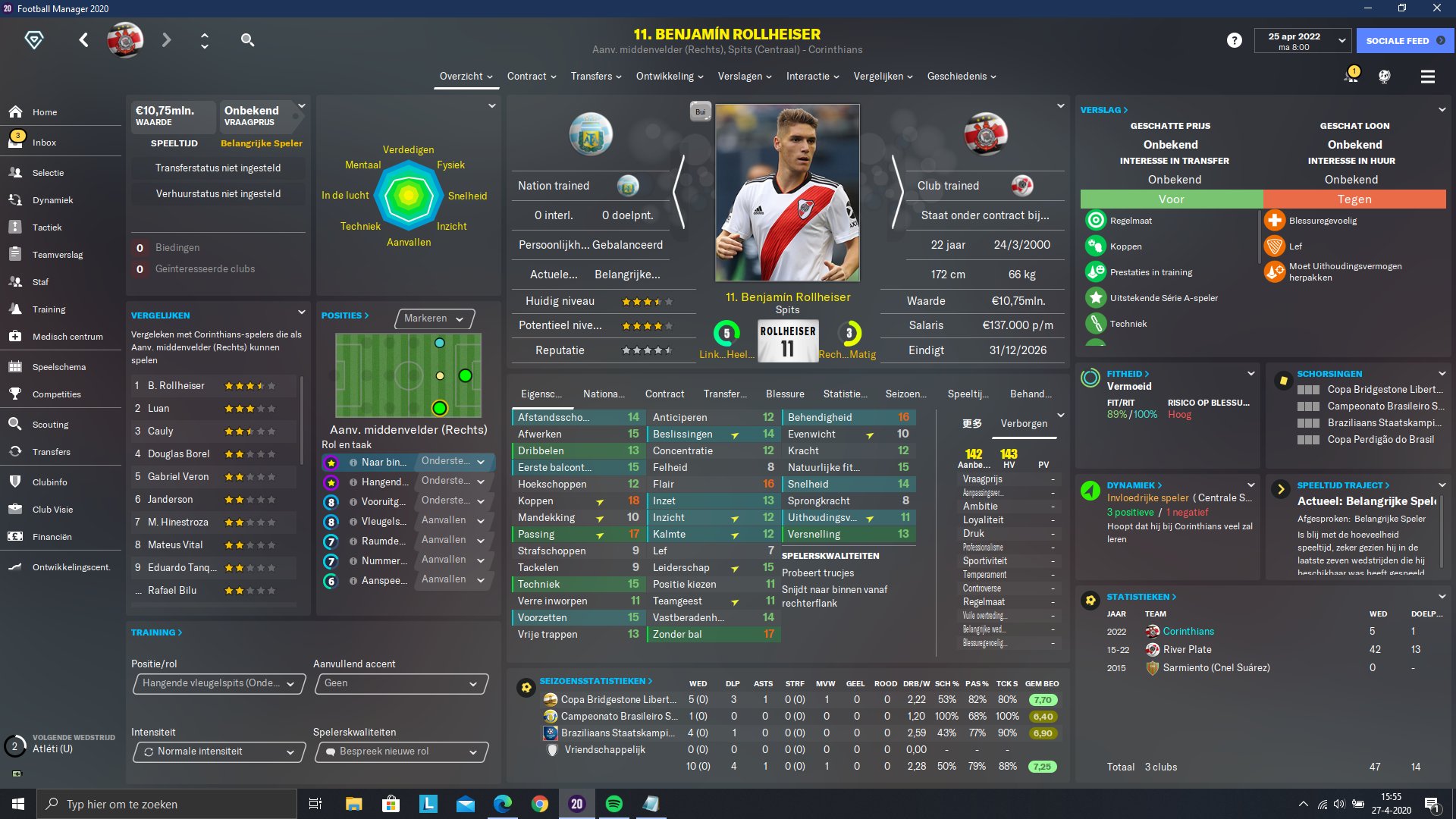Open the help question mark icon
This screenshot has height=819, width=1456.
[x=1235, y=41]
